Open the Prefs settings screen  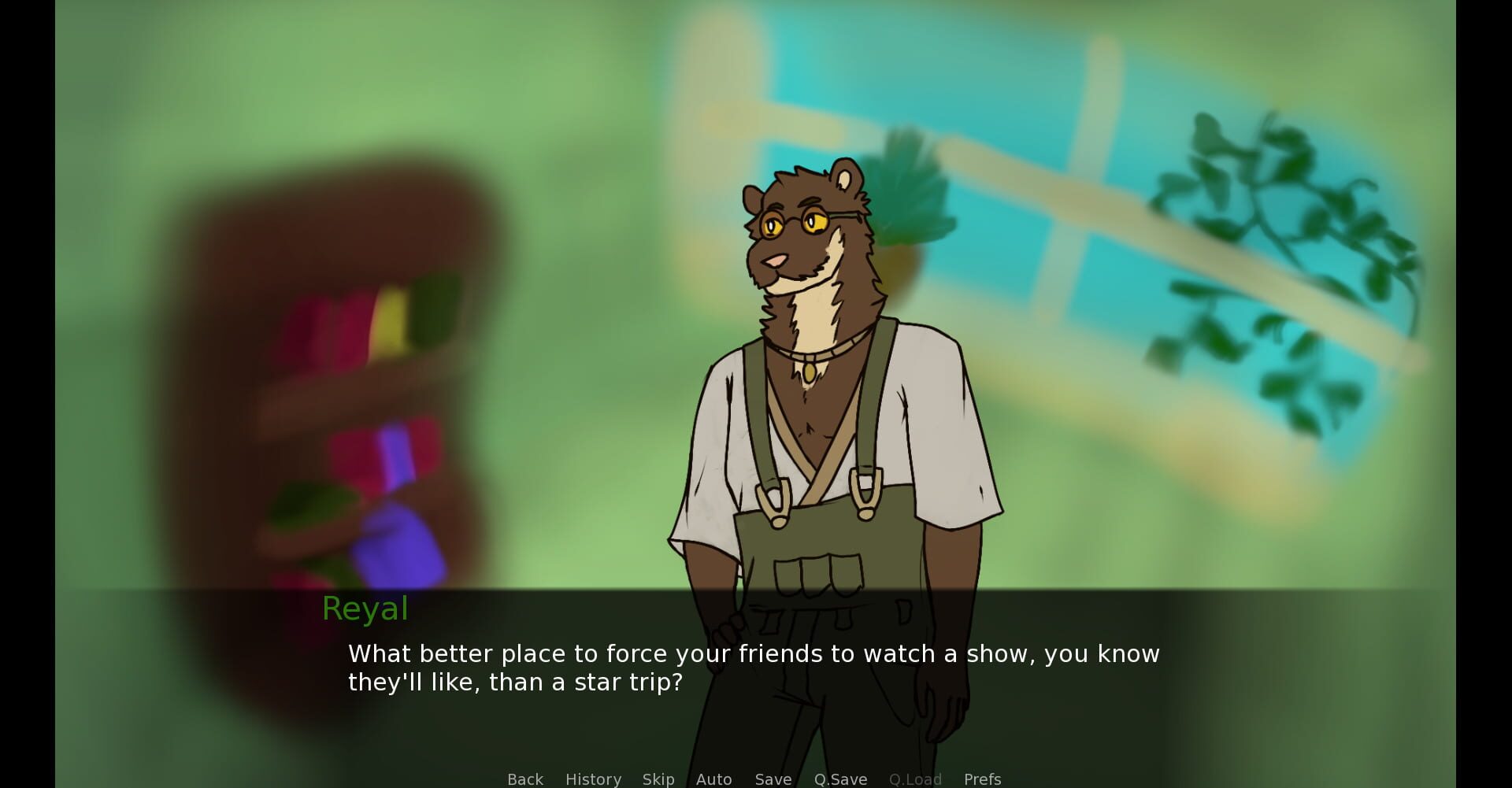coord(981,779)
